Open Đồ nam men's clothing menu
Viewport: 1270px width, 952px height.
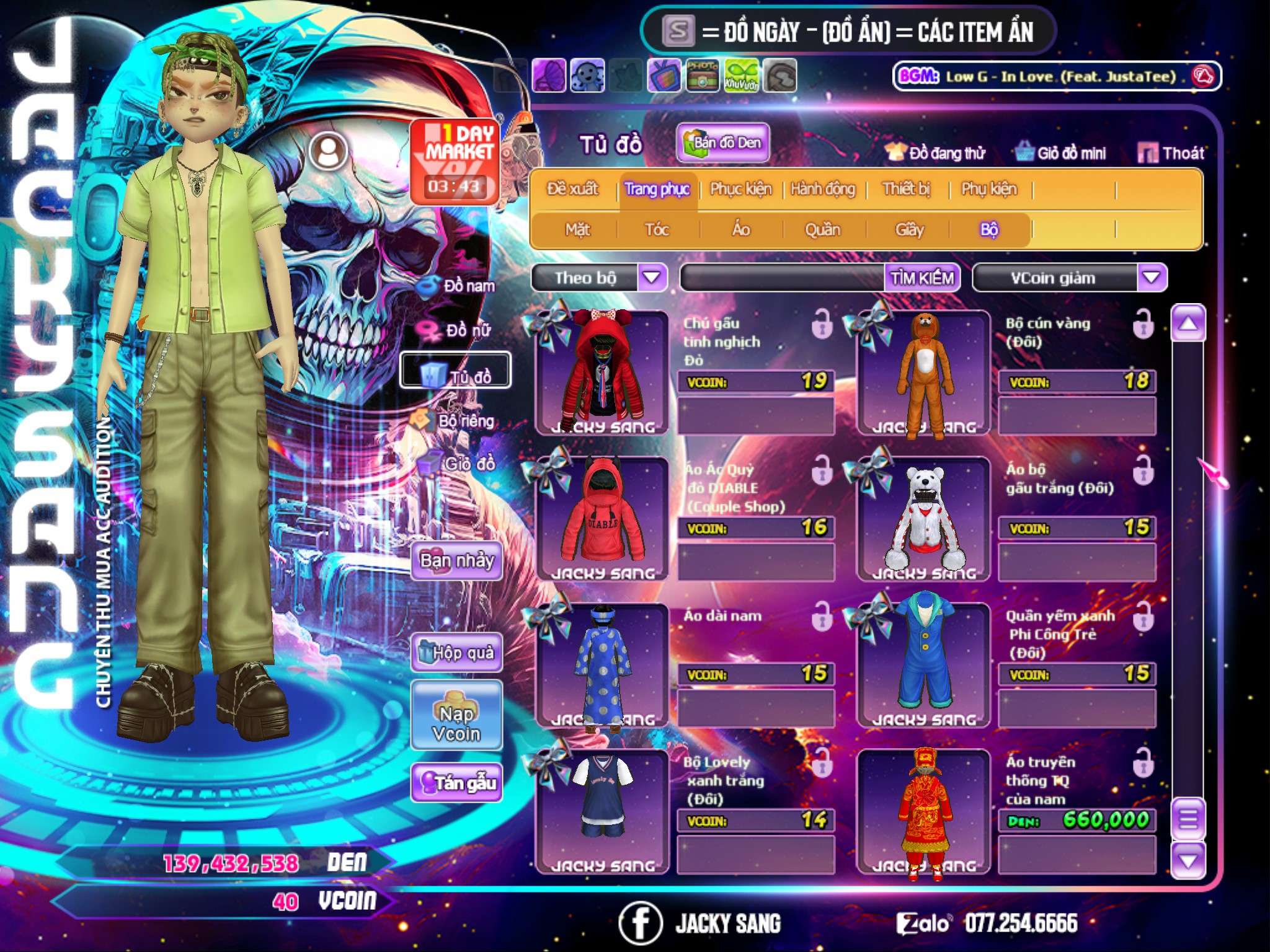pyautogui.click(x=459, y=286)
